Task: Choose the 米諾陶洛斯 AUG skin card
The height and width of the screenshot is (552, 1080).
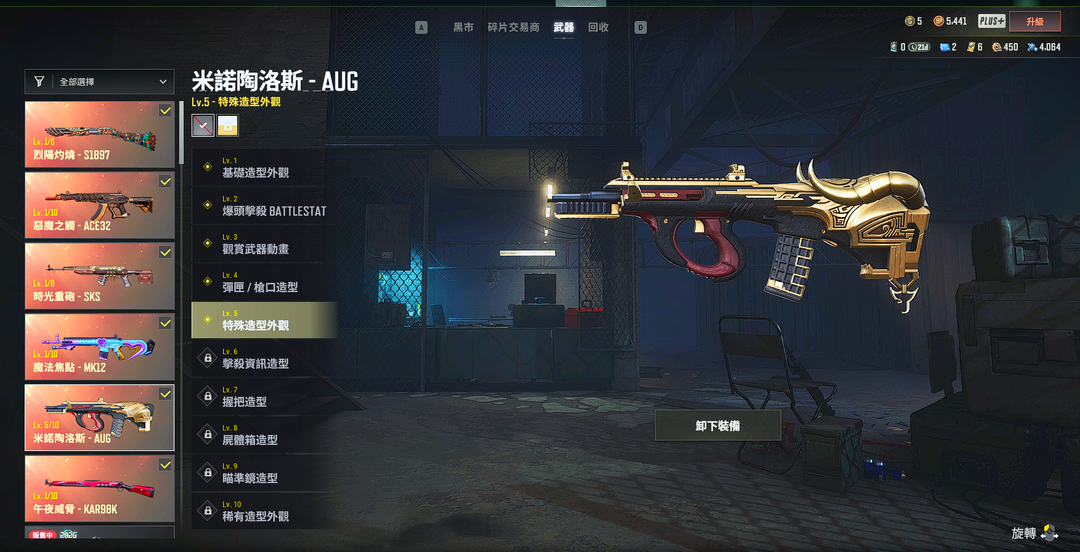Action: 99,417
